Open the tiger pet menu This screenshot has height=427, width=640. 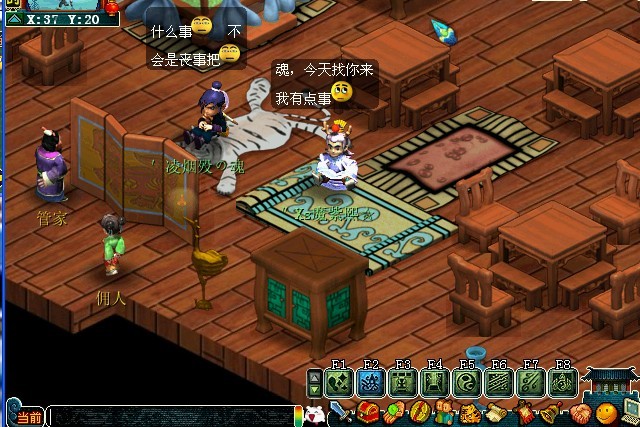coord(470,413)
